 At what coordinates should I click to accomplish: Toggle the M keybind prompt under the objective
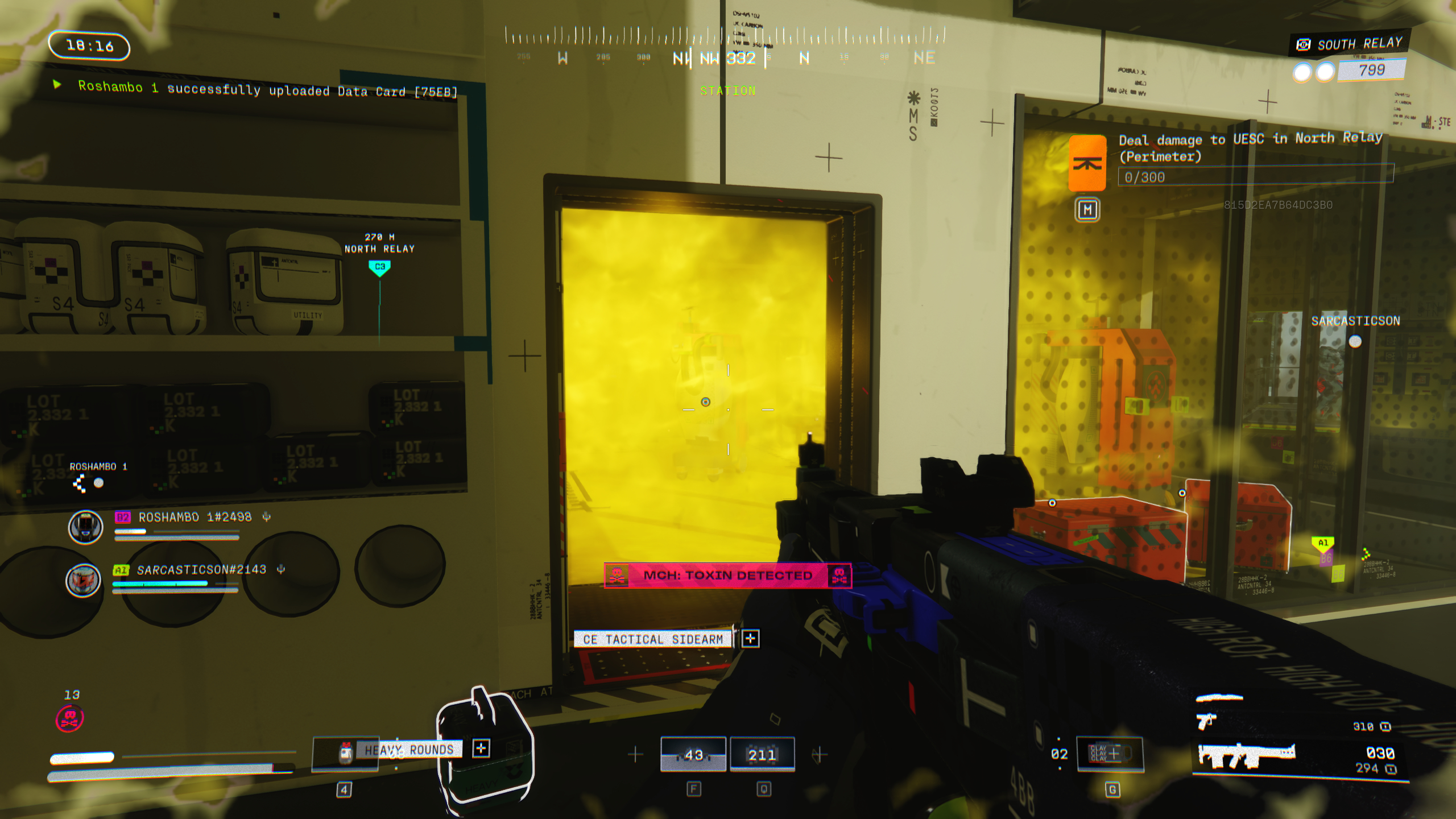click(1087, 210)
